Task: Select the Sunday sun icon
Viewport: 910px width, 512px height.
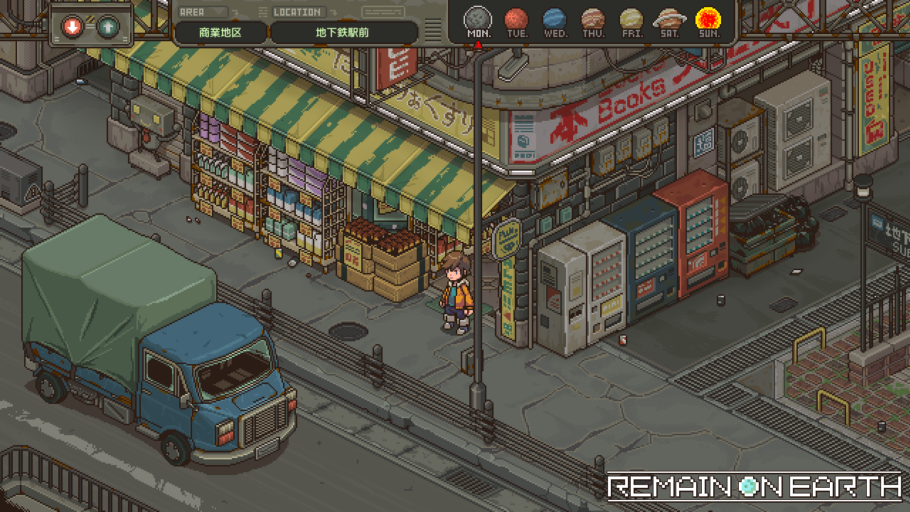Action: click(708, 18)
